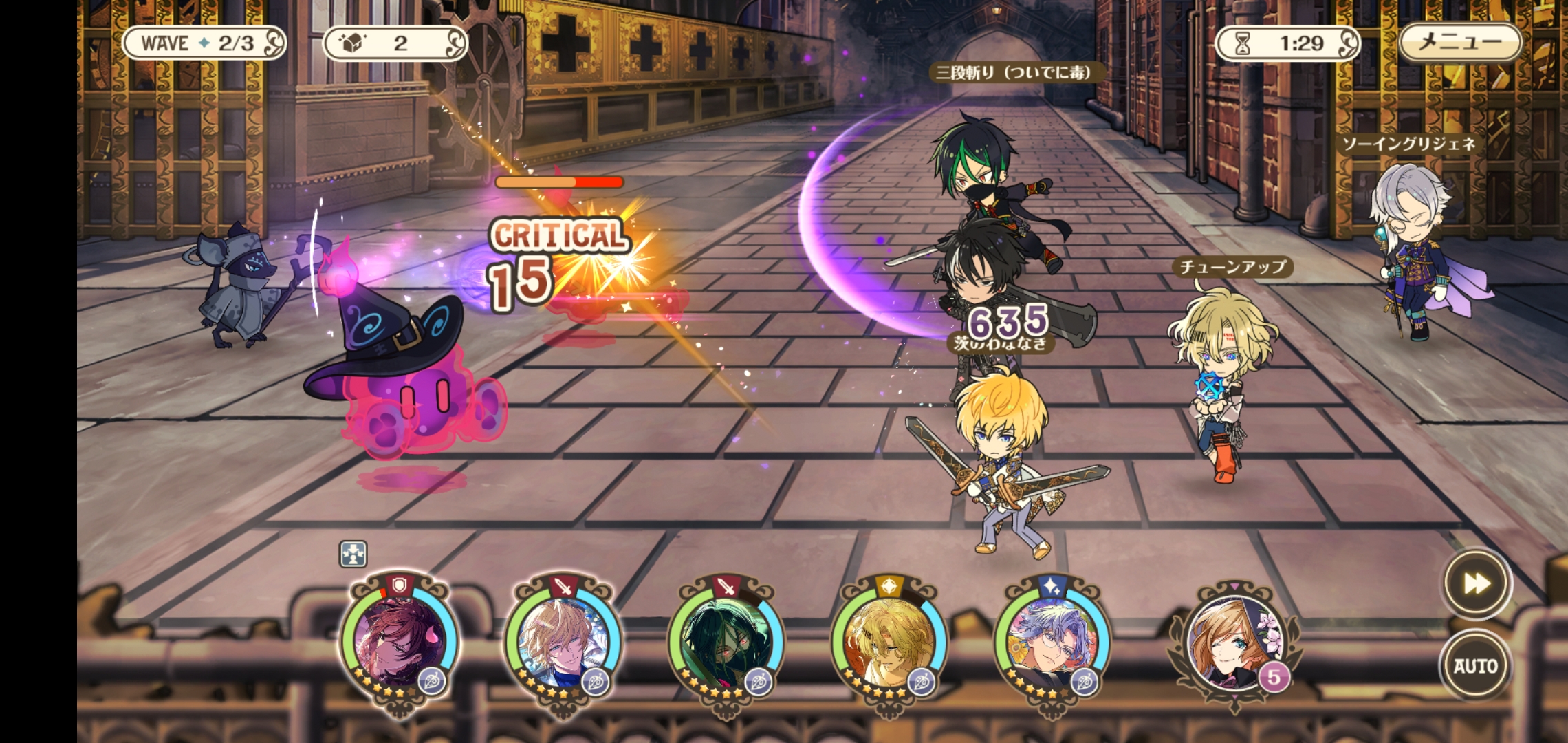The height and width of the screenshot is (743, 1568).
Task: Open the メニュー menu
Action: pyautogui.click(x=1460, y=43)
